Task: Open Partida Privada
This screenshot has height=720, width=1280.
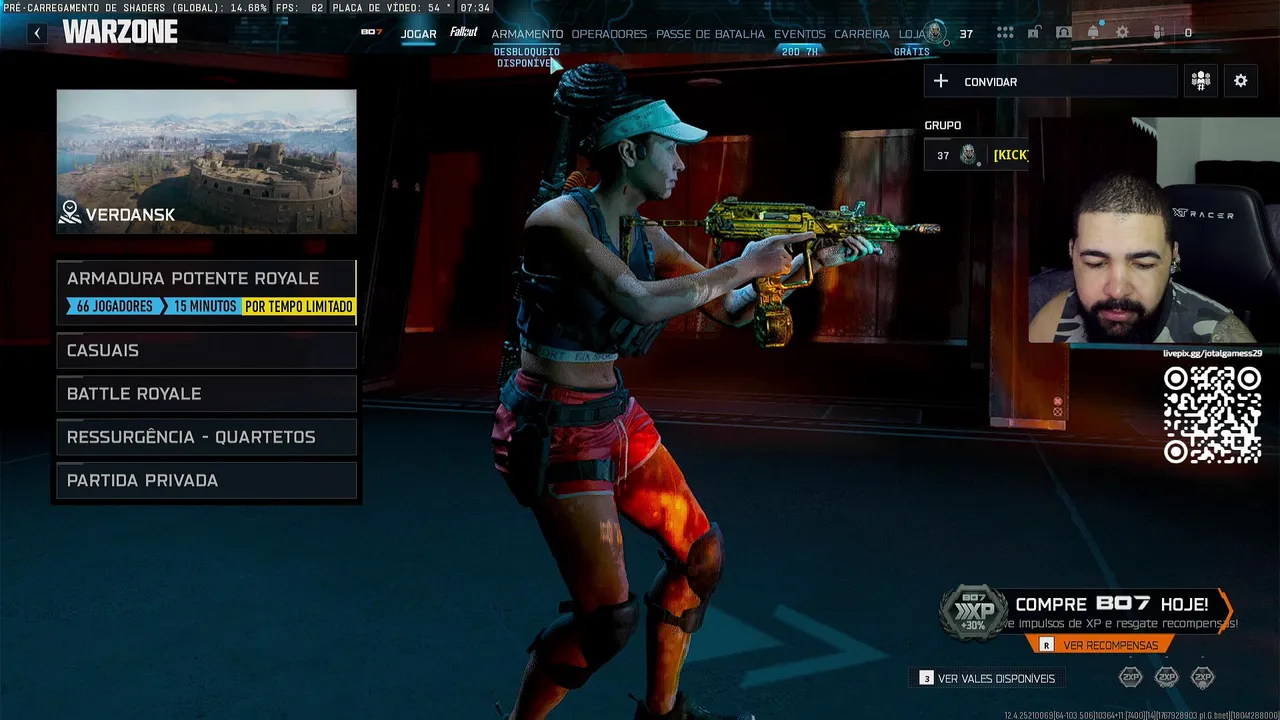Action: coord(206,481)
